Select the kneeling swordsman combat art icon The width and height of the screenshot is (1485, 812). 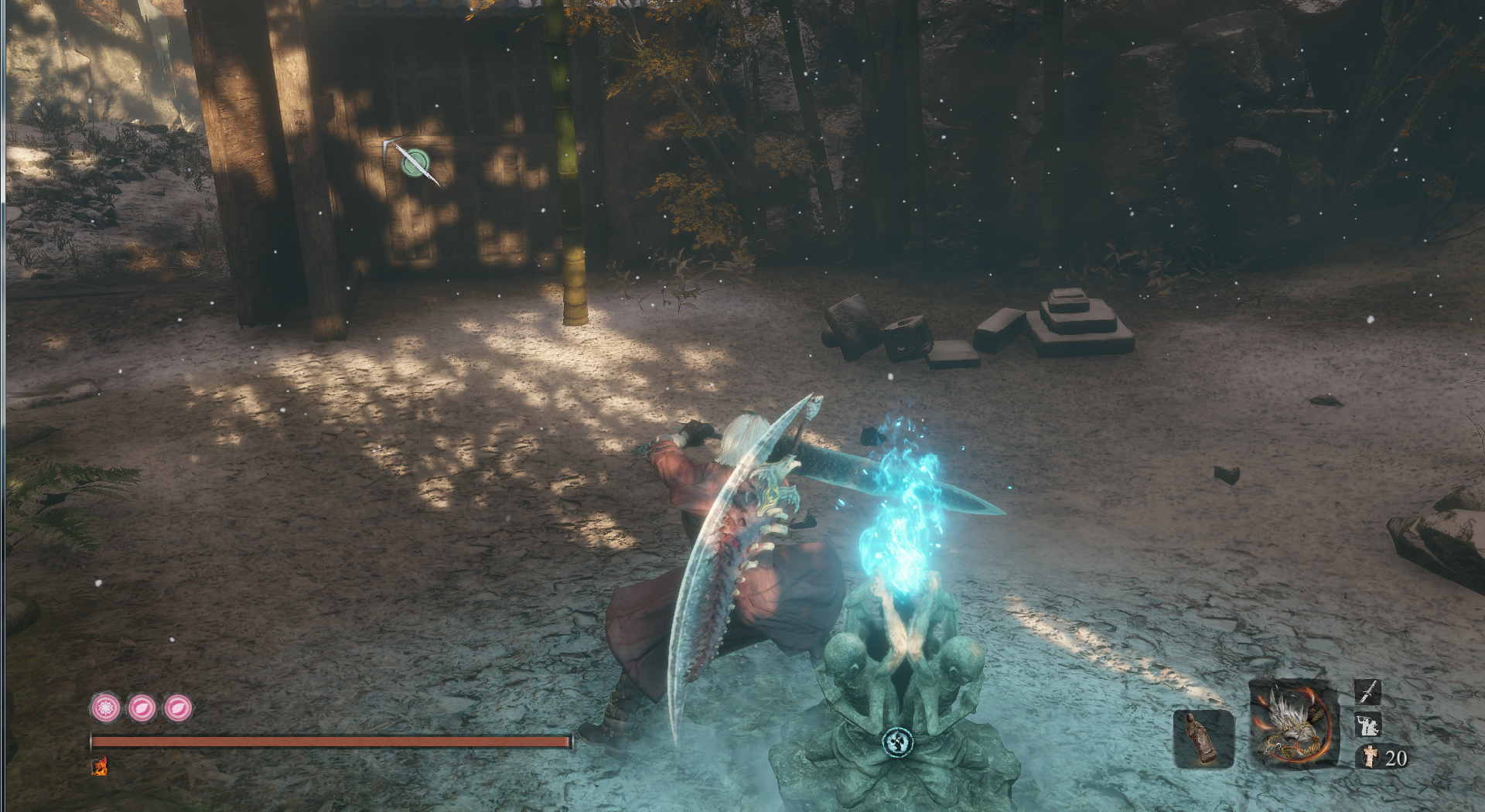point(1367,725)
